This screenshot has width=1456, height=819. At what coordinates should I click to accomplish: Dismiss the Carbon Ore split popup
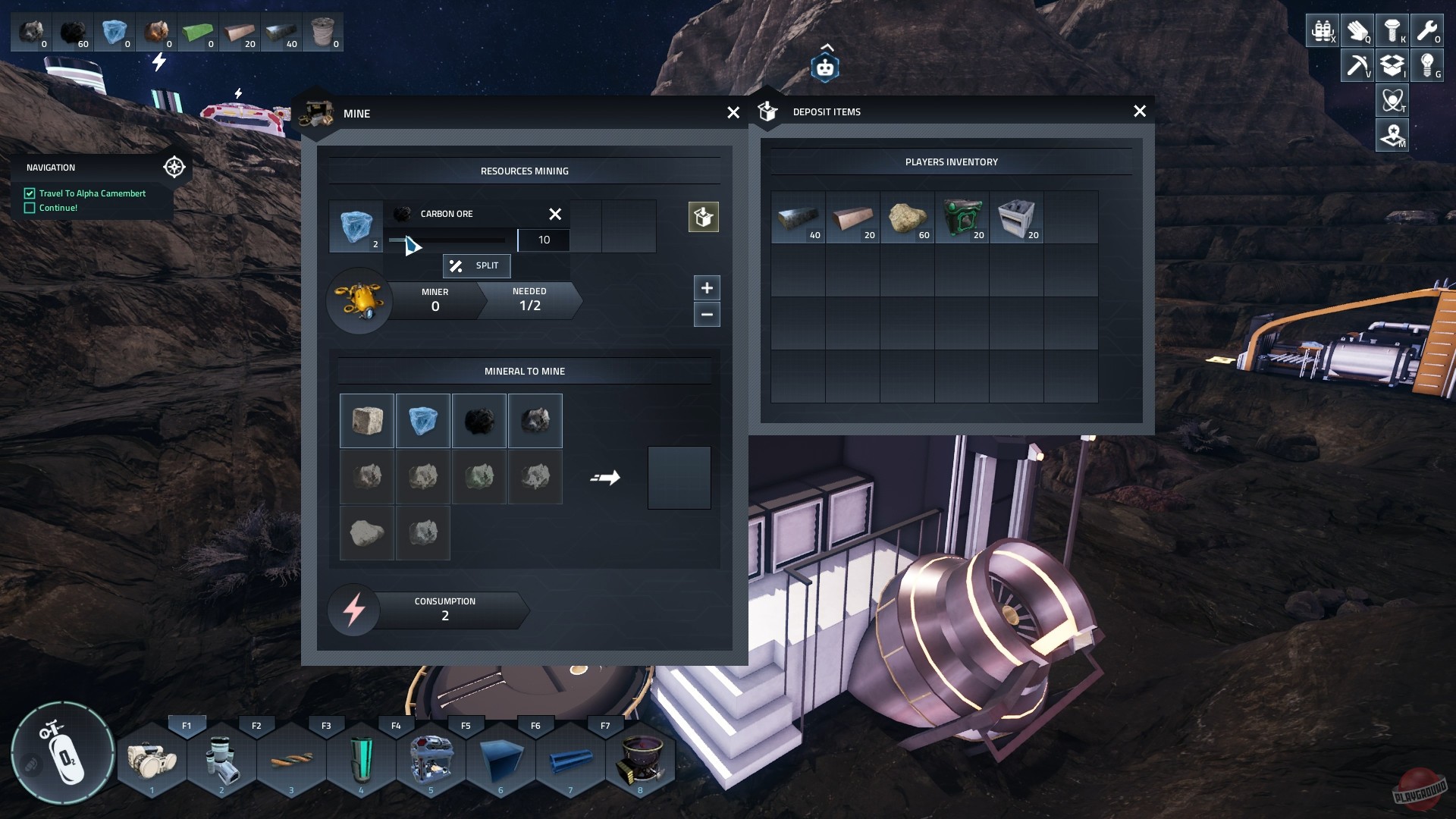[x=555, y=215]
